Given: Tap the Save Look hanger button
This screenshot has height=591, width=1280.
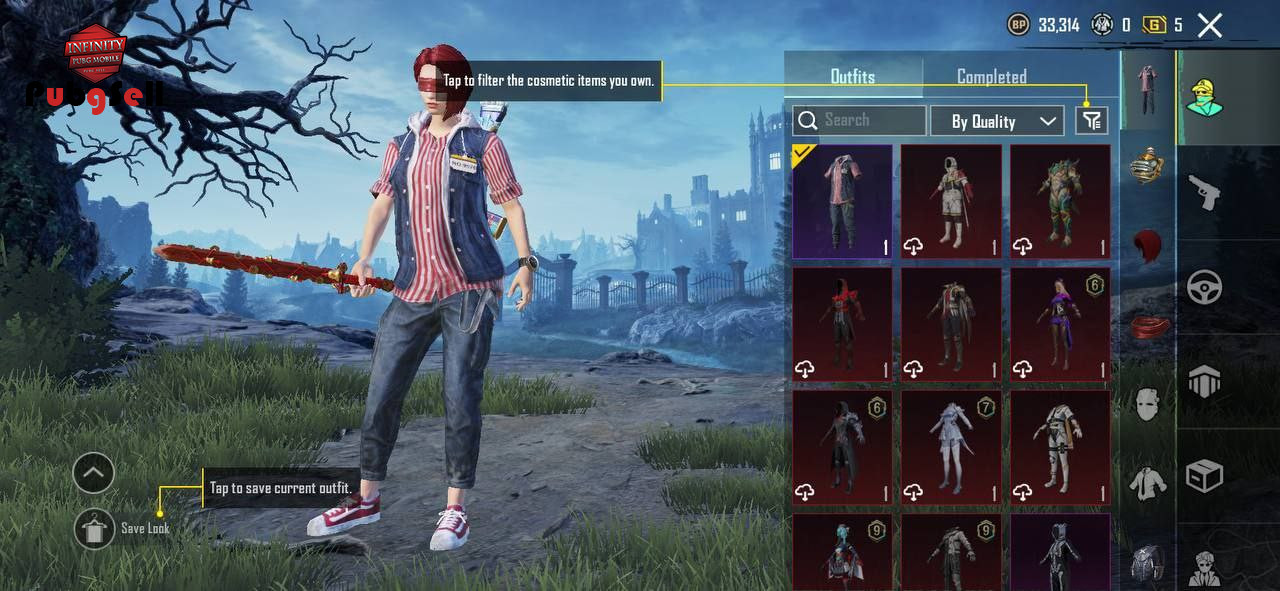Looking at the screenshot, I should (x=94, y=528).
